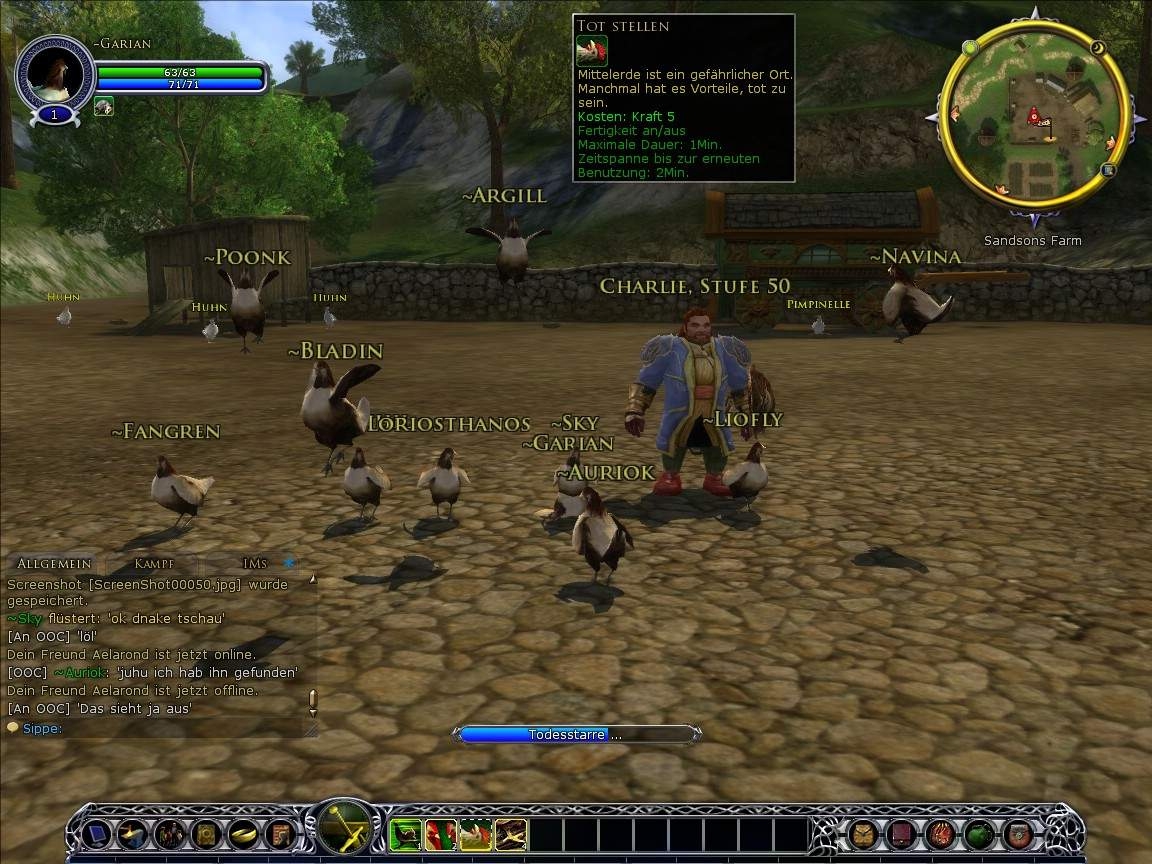The image size is (1152, 864).
Task: Open the blue book menu icon
Action: pyautogui.click(x=96, y=833)
